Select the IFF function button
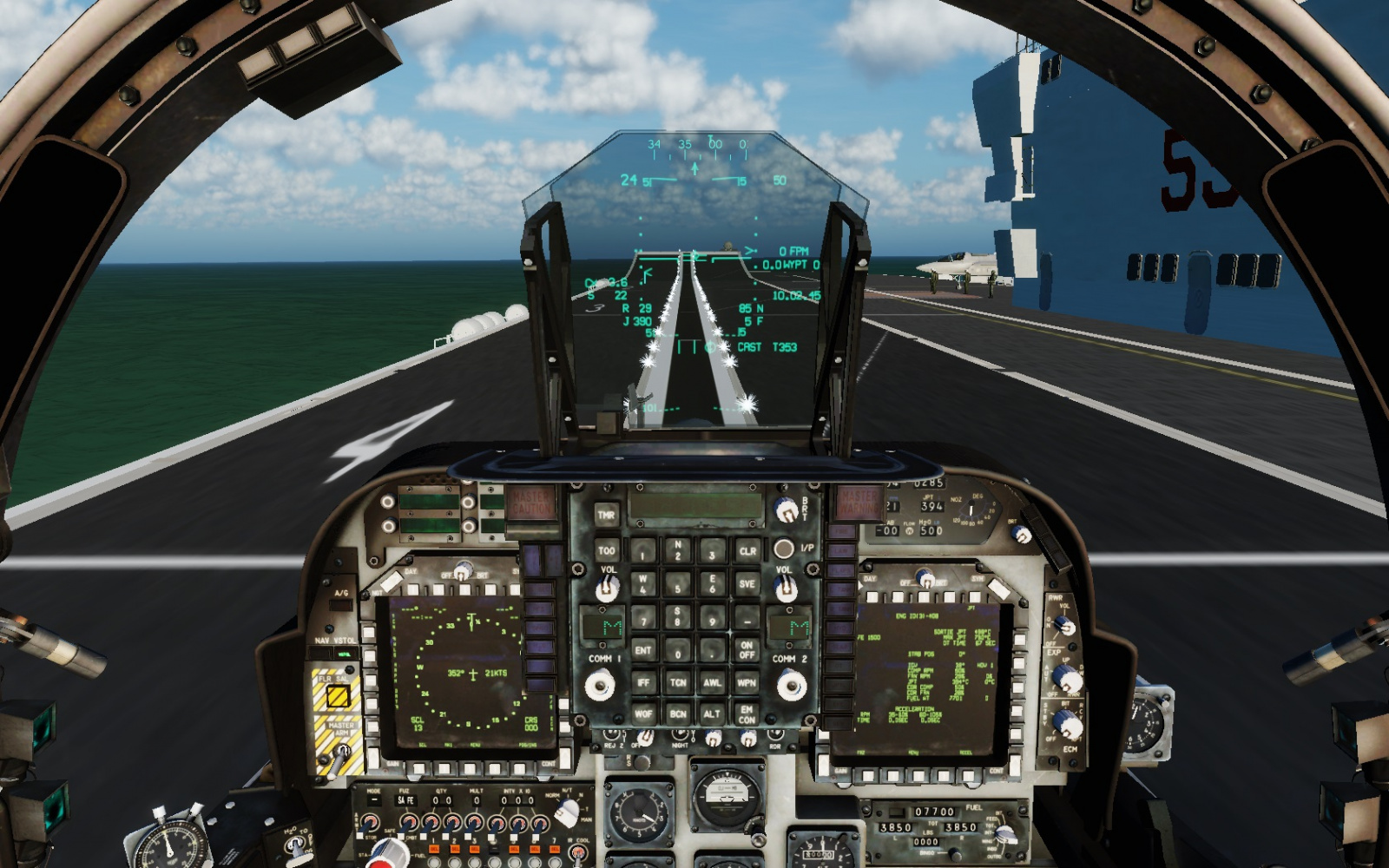1389x868 pixels. click(x=642, y=683)
